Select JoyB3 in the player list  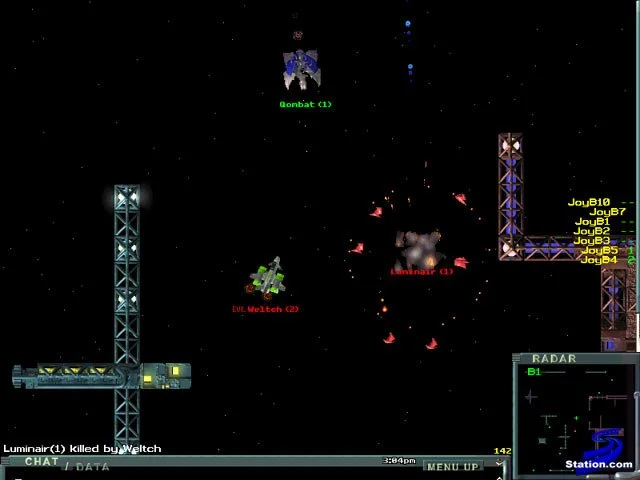[x=591, y=241]
